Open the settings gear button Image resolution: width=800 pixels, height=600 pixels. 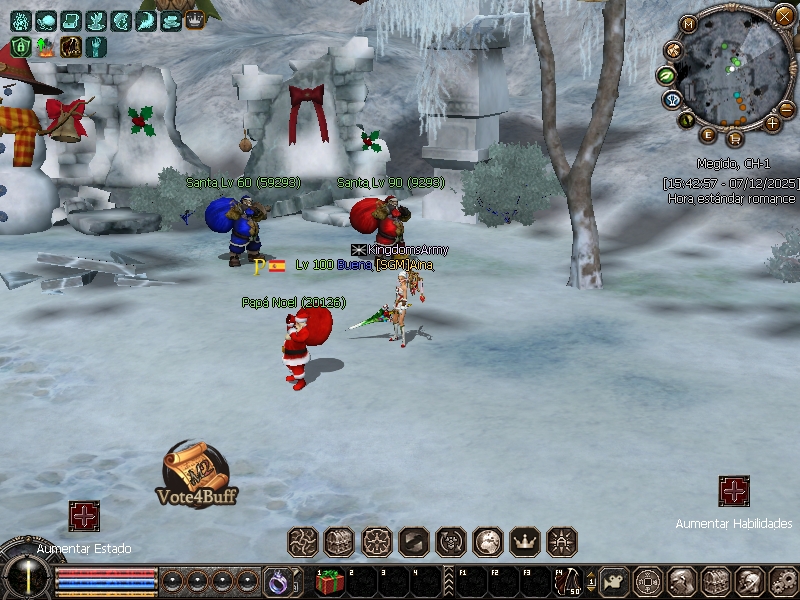[x=778, y=581]
